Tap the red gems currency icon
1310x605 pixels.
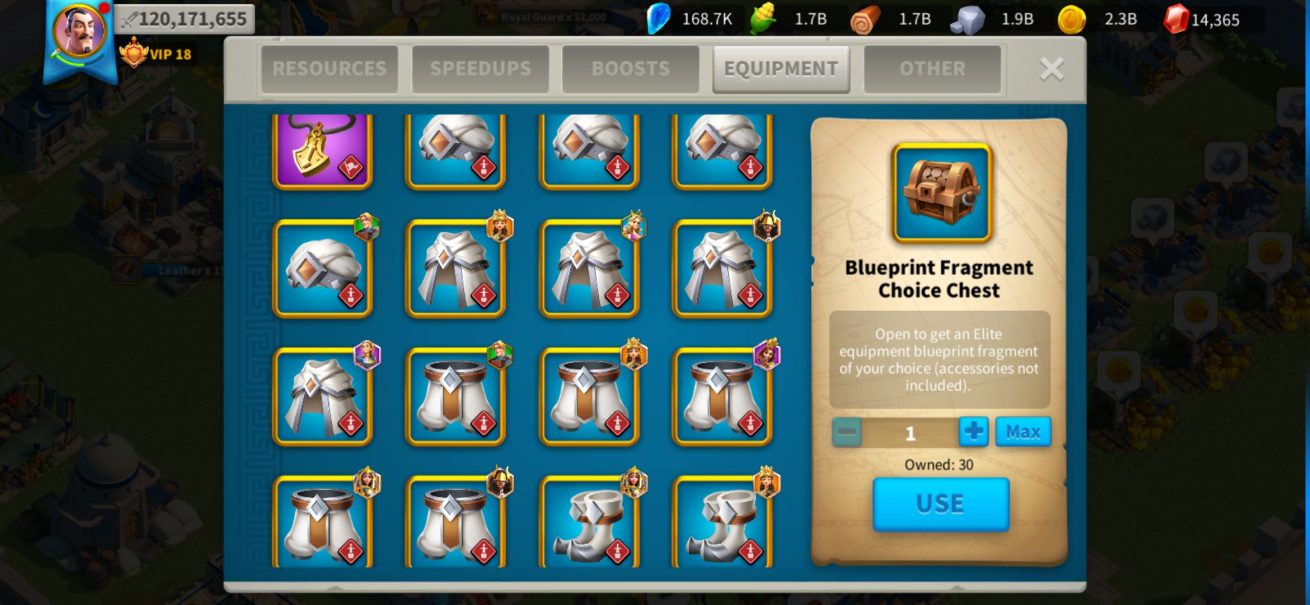[x=1176, y=19]
